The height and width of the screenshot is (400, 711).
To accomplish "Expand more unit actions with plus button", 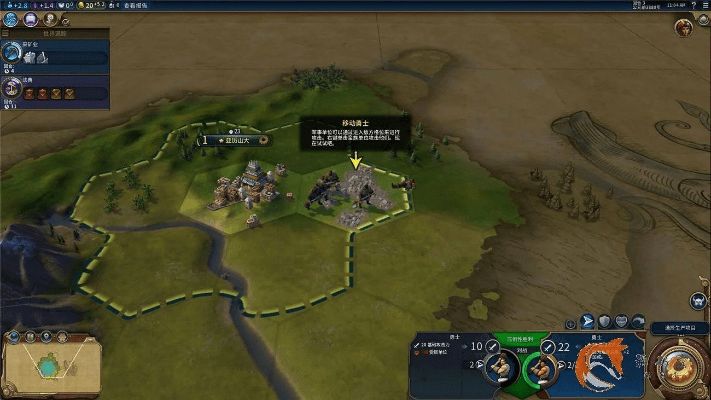I will click(570, 323).
